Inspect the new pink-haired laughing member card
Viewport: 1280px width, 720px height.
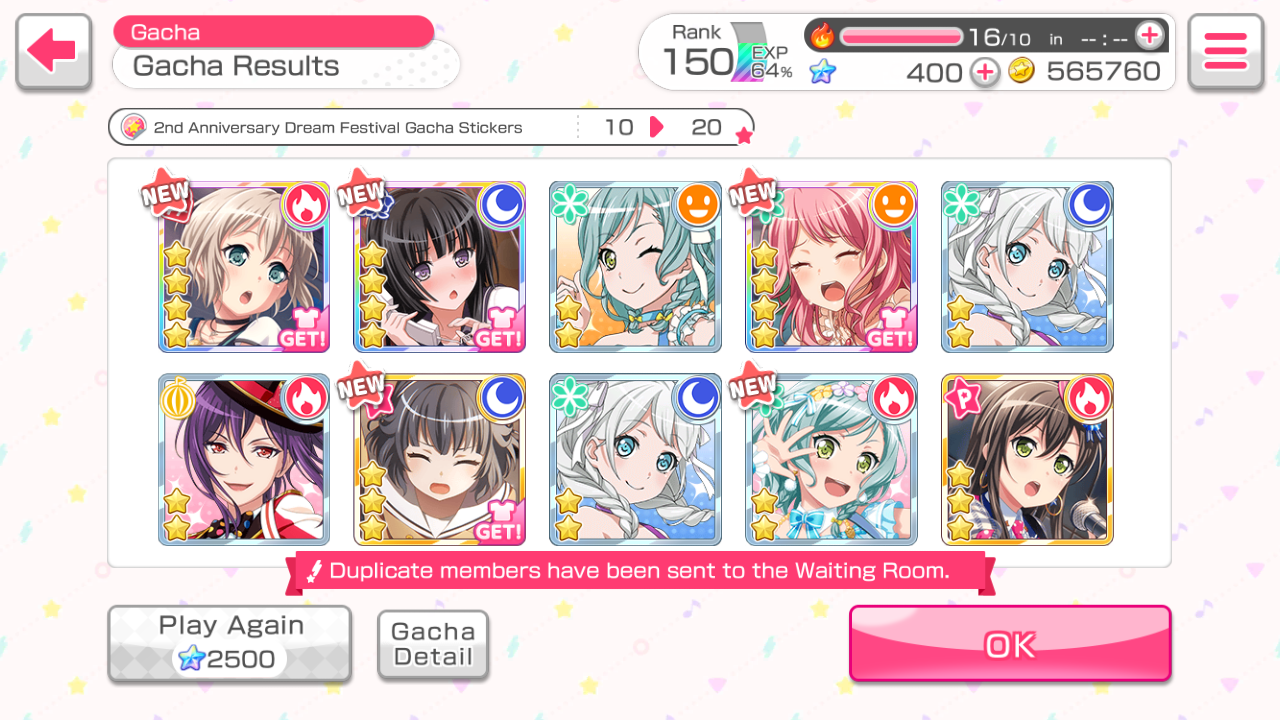tap(831, 267)
